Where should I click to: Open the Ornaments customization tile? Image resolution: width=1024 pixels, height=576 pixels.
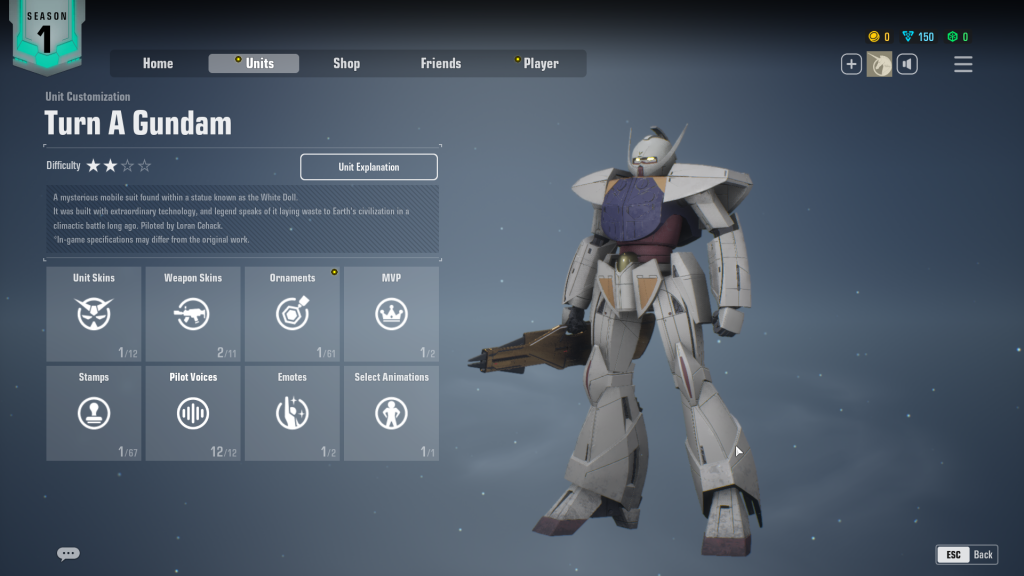point(292,314)
